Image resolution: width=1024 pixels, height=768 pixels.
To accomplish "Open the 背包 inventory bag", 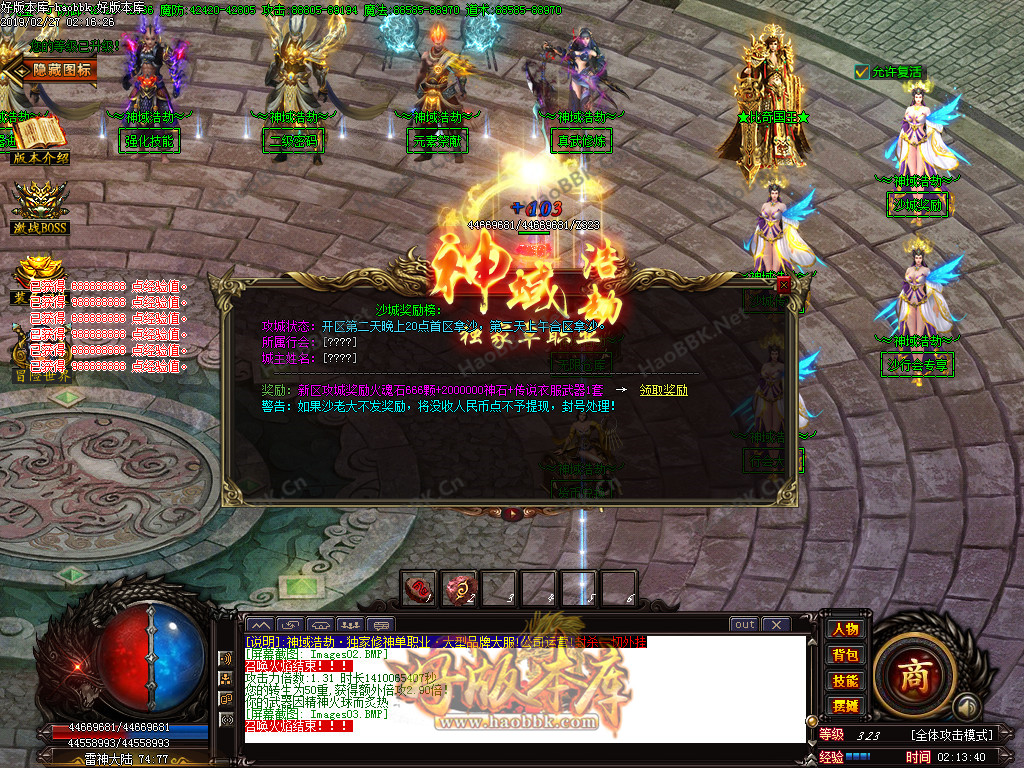I will tap(845, 655).
